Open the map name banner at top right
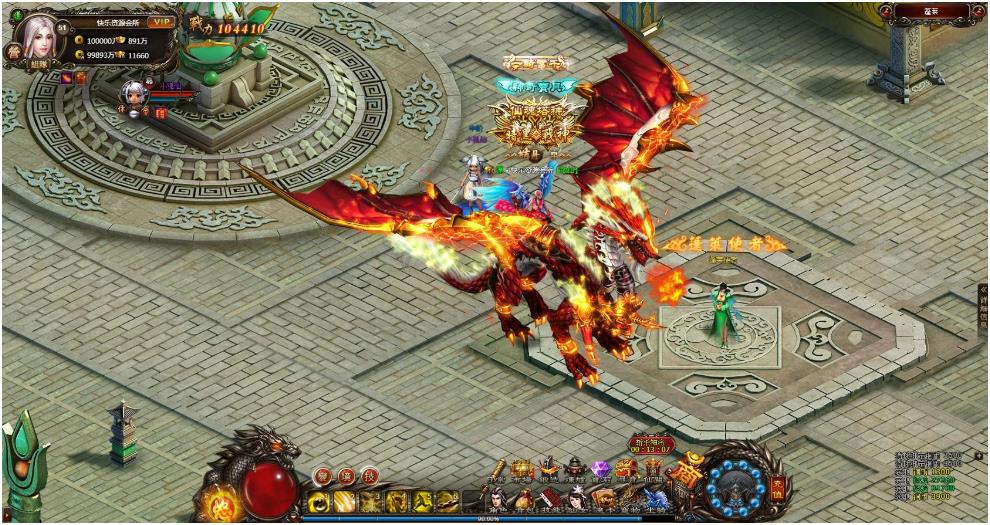This screenshot has width=990, height=525. [931, 12]
